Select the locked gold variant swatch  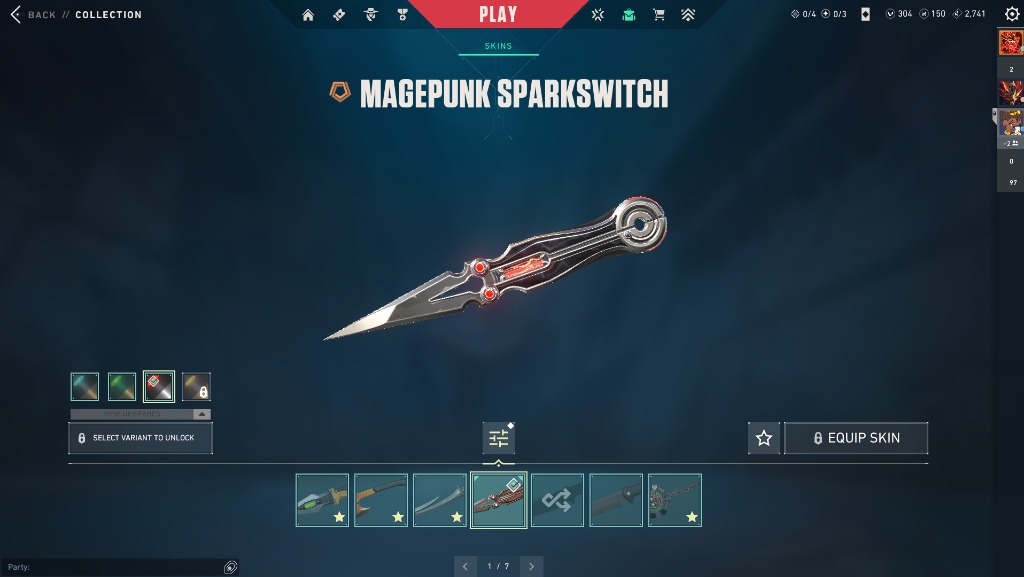[196, 387]
